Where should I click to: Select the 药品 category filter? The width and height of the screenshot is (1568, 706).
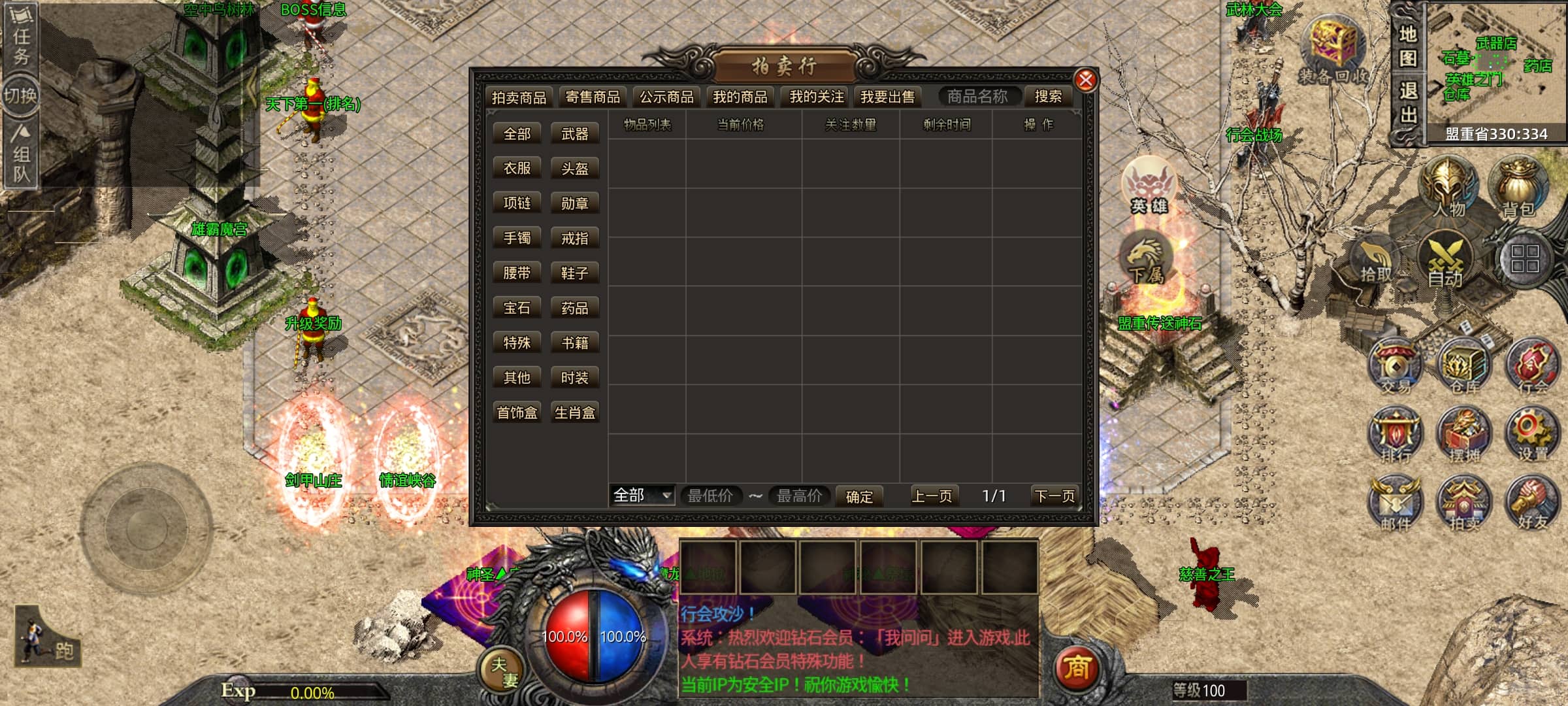pos(574,308)
